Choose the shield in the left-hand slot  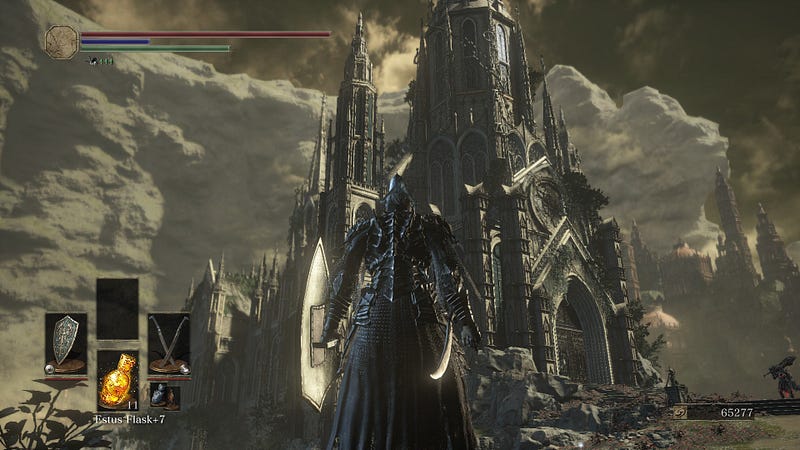(x=66, y=341)
